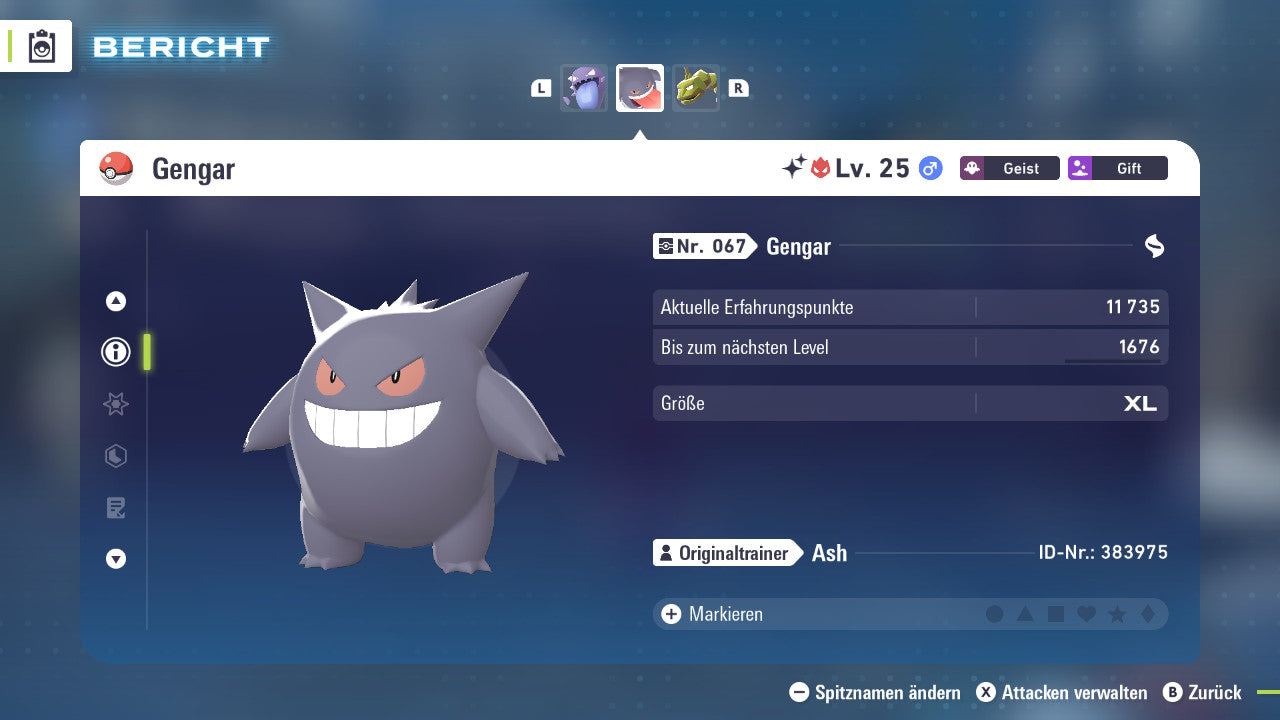Choose Spitznamen ändern to rename Gengar
This screenshot has height=720, width=1280.
(x=875, y=692)
